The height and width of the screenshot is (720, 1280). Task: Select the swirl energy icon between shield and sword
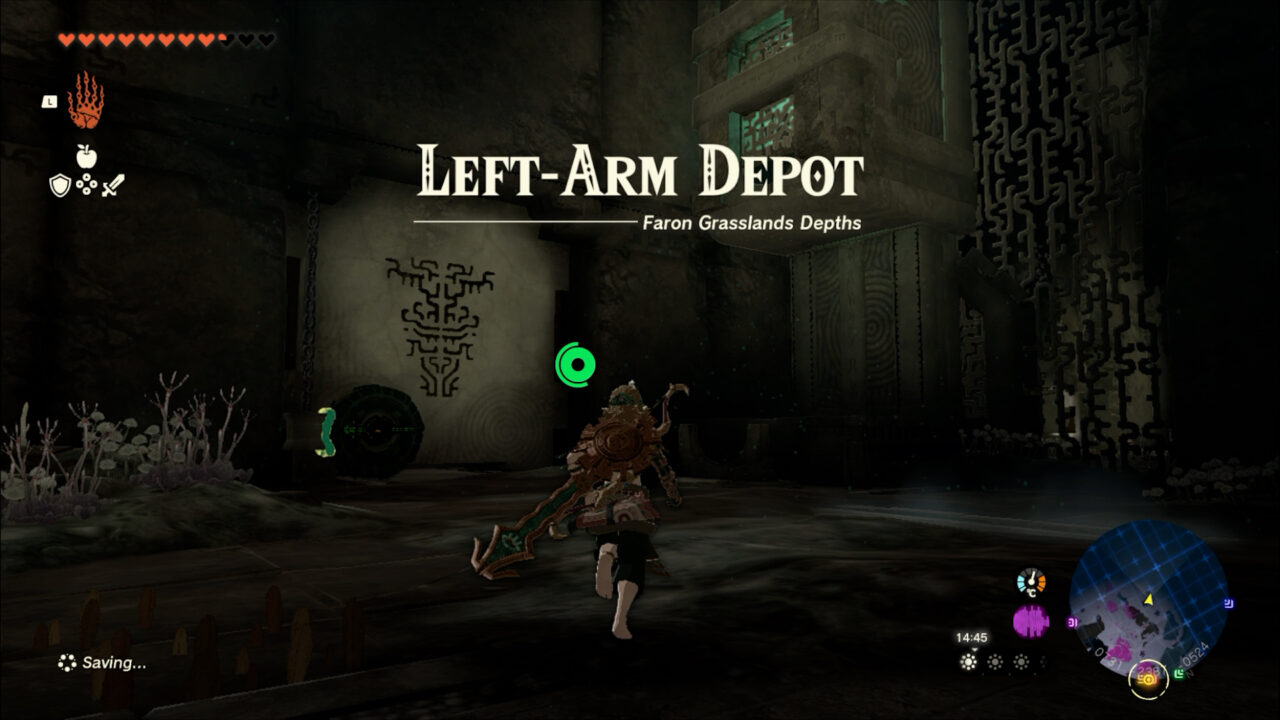86,184
